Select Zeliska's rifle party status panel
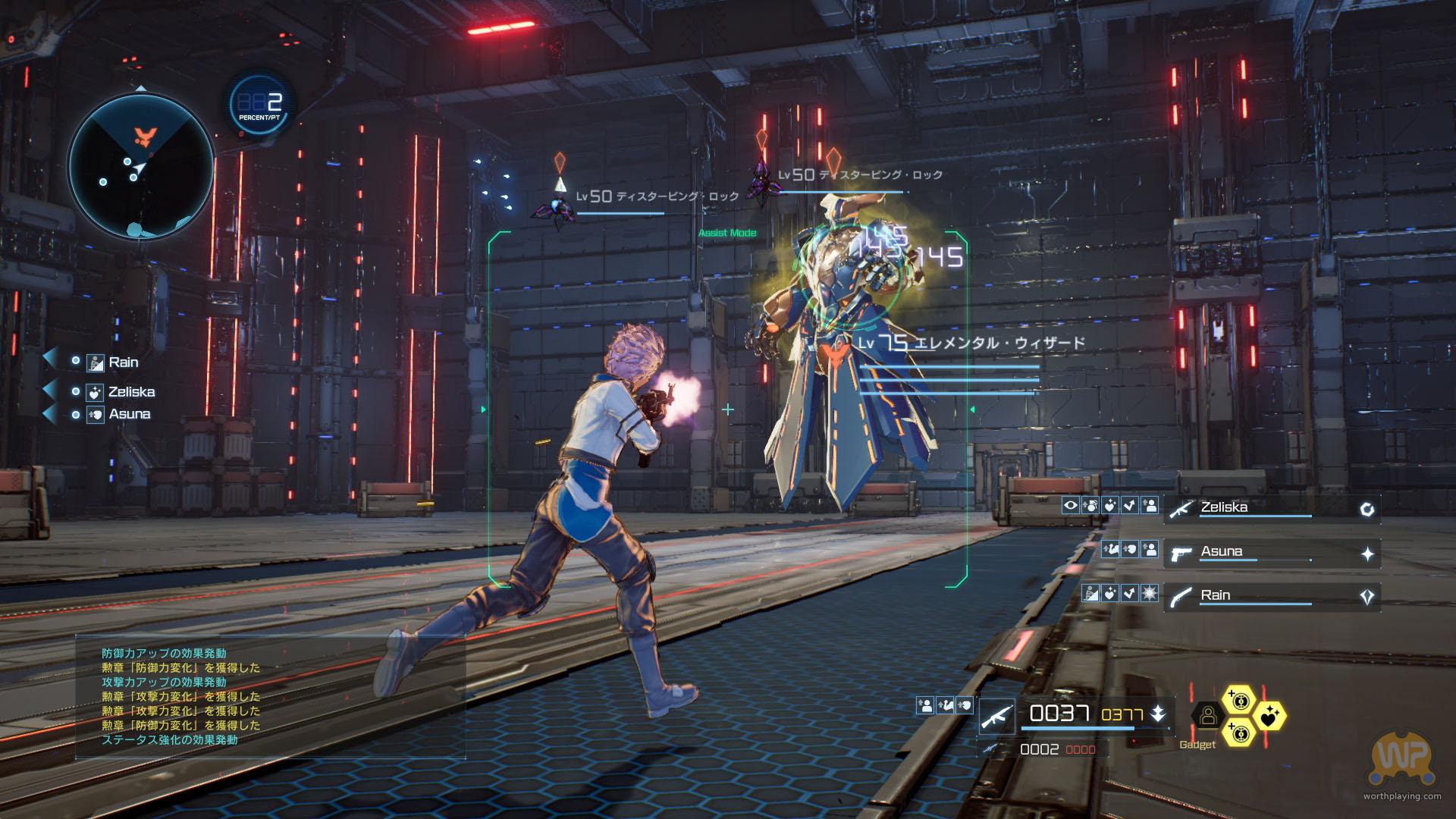1456x819 pixels. point(1271,509)
